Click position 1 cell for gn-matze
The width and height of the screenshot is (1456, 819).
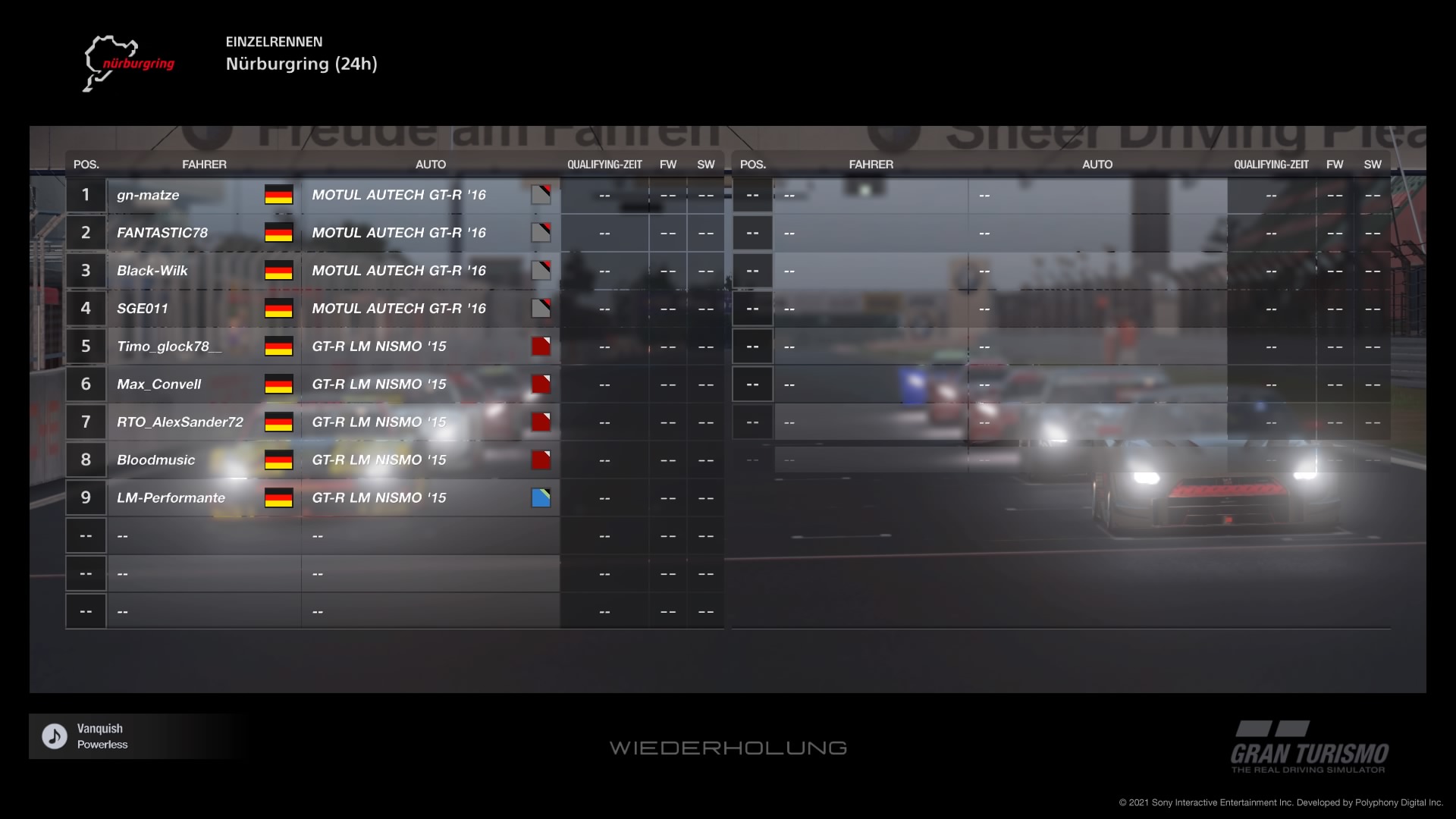point(85,194)
